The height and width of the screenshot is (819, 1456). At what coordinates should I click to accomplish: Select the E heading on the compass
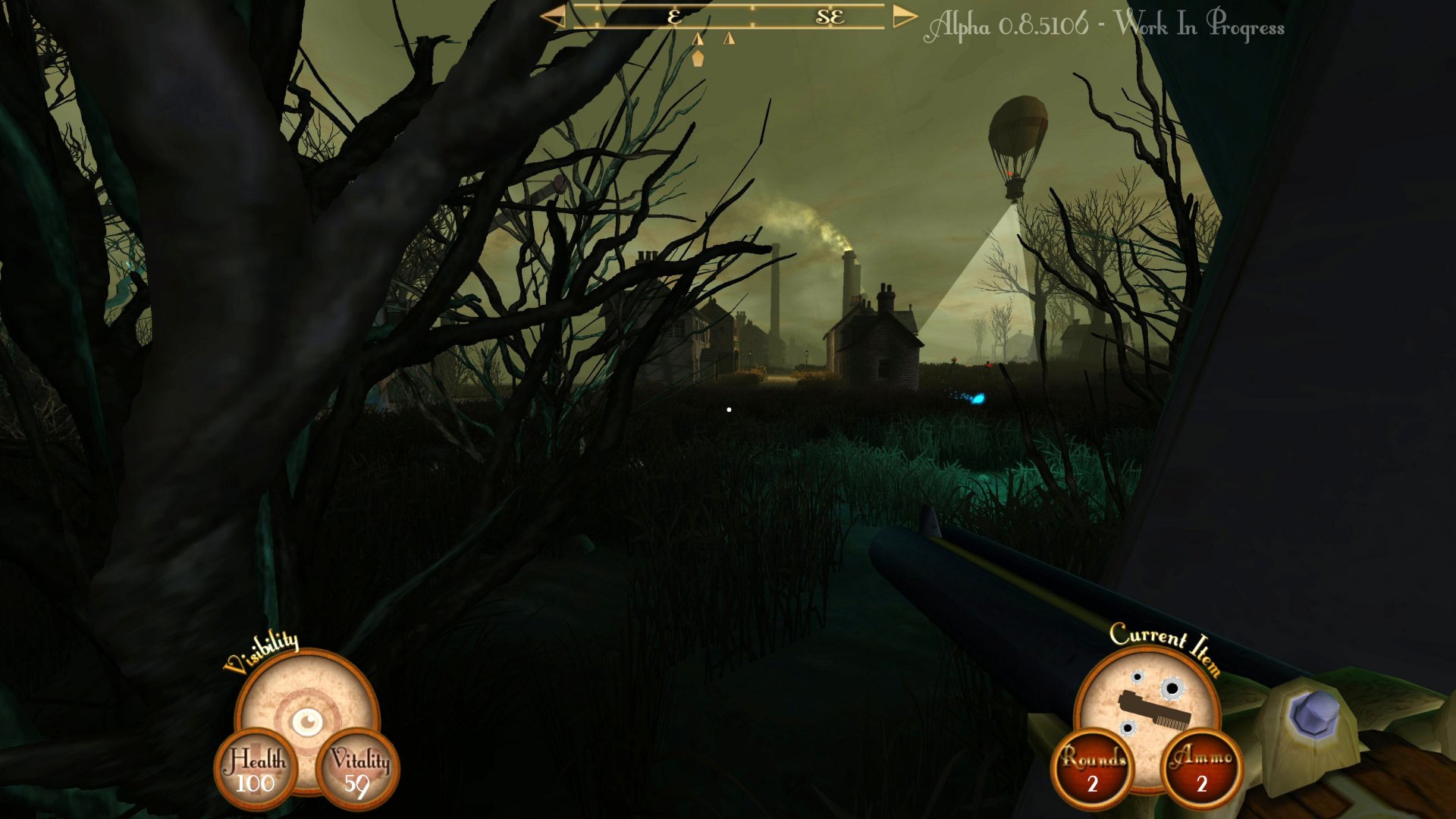pos(675,17)
